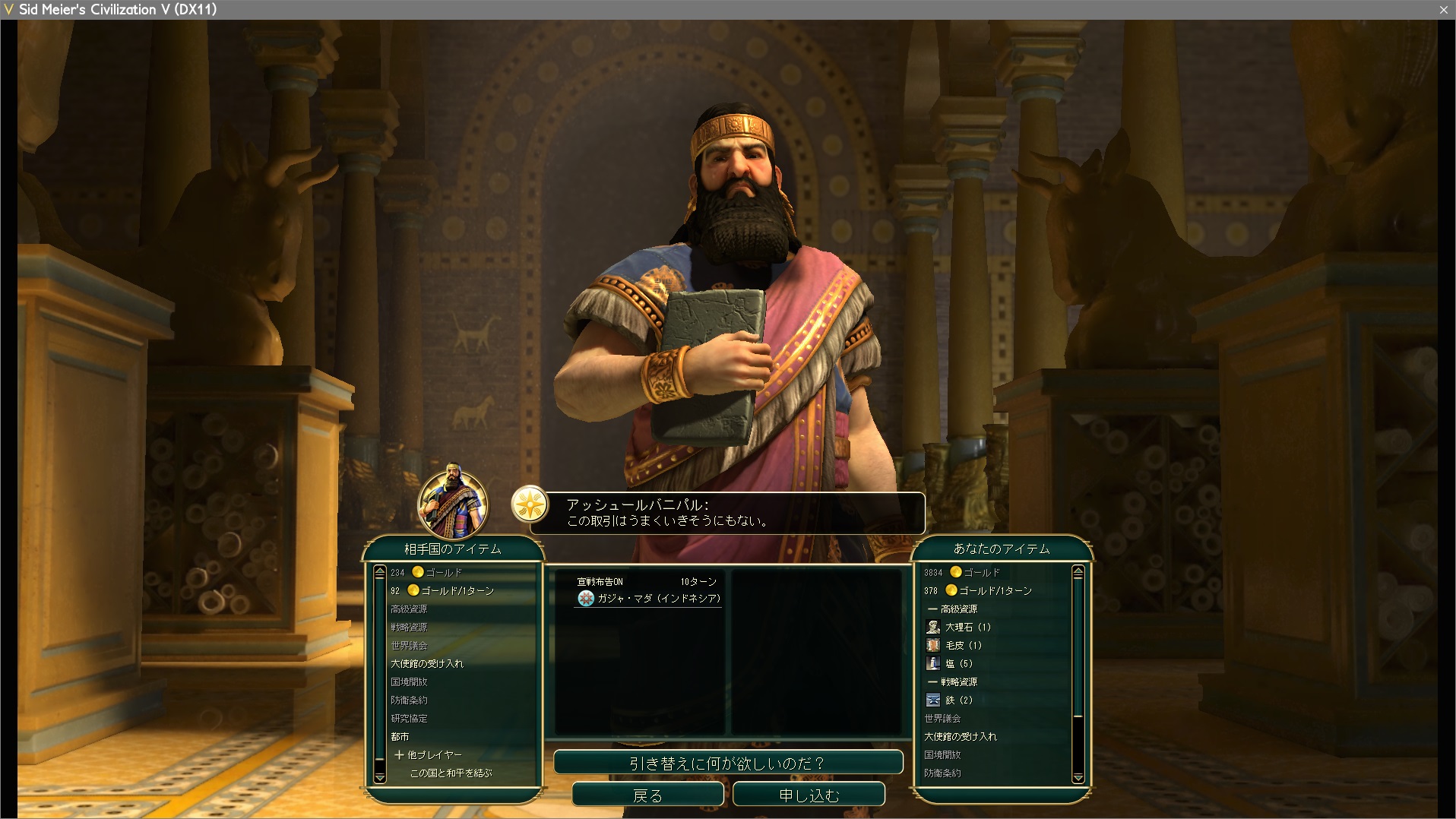The height and width of the screenshot is (819, 1456).
Task: Expand the 他プレイヤー section
Action: click(x=428, y=754)
